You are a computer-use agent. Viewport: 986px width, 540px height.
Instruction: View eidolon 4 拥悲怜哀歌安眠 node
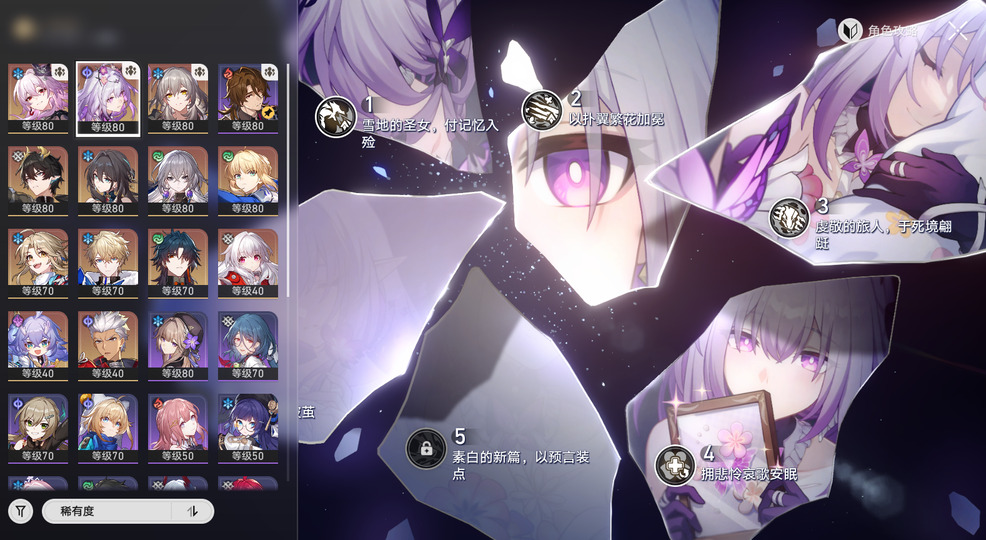(x=675, y=464)
